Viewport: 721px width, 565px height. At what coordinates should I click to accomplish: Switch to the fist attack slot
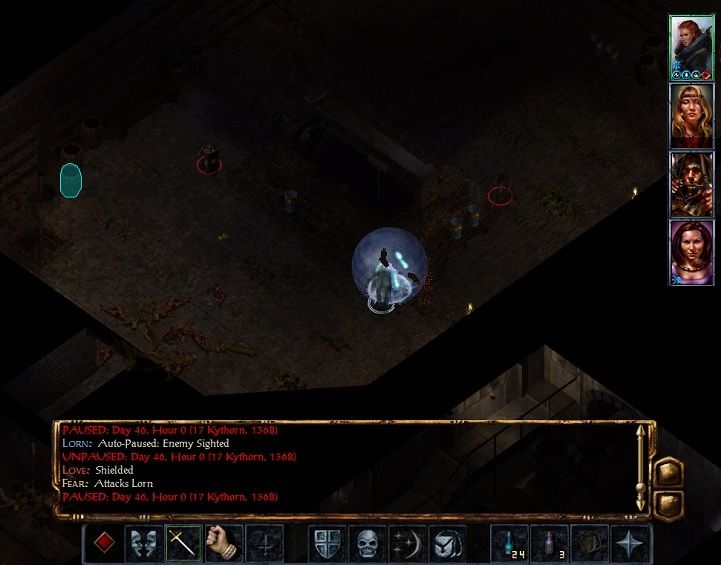(x=225, y=543)
